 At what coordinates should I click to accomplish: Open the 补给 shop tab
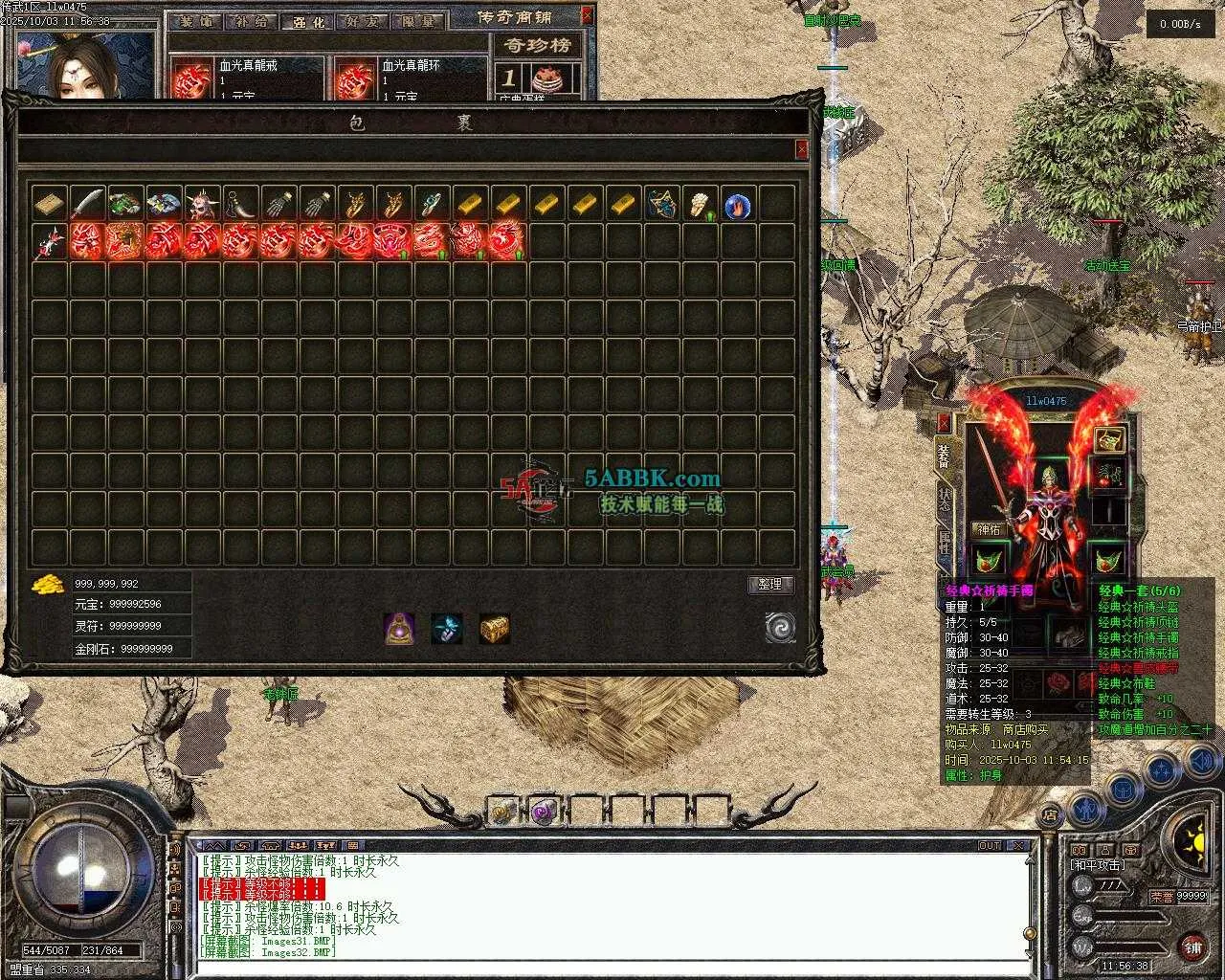pos(252,22)
